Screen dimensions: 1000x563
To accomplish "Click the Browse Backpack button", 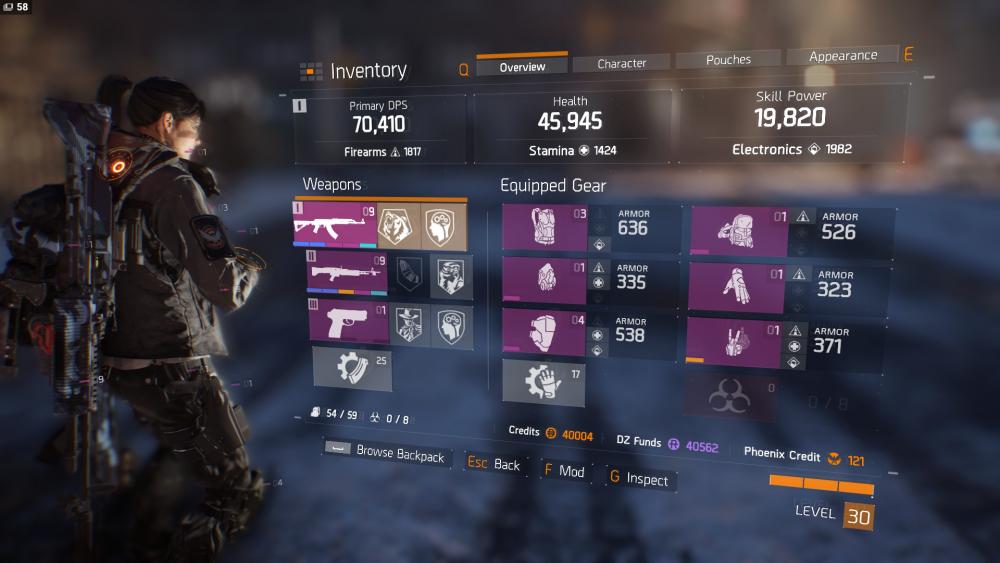I will (x=386, y=453).
